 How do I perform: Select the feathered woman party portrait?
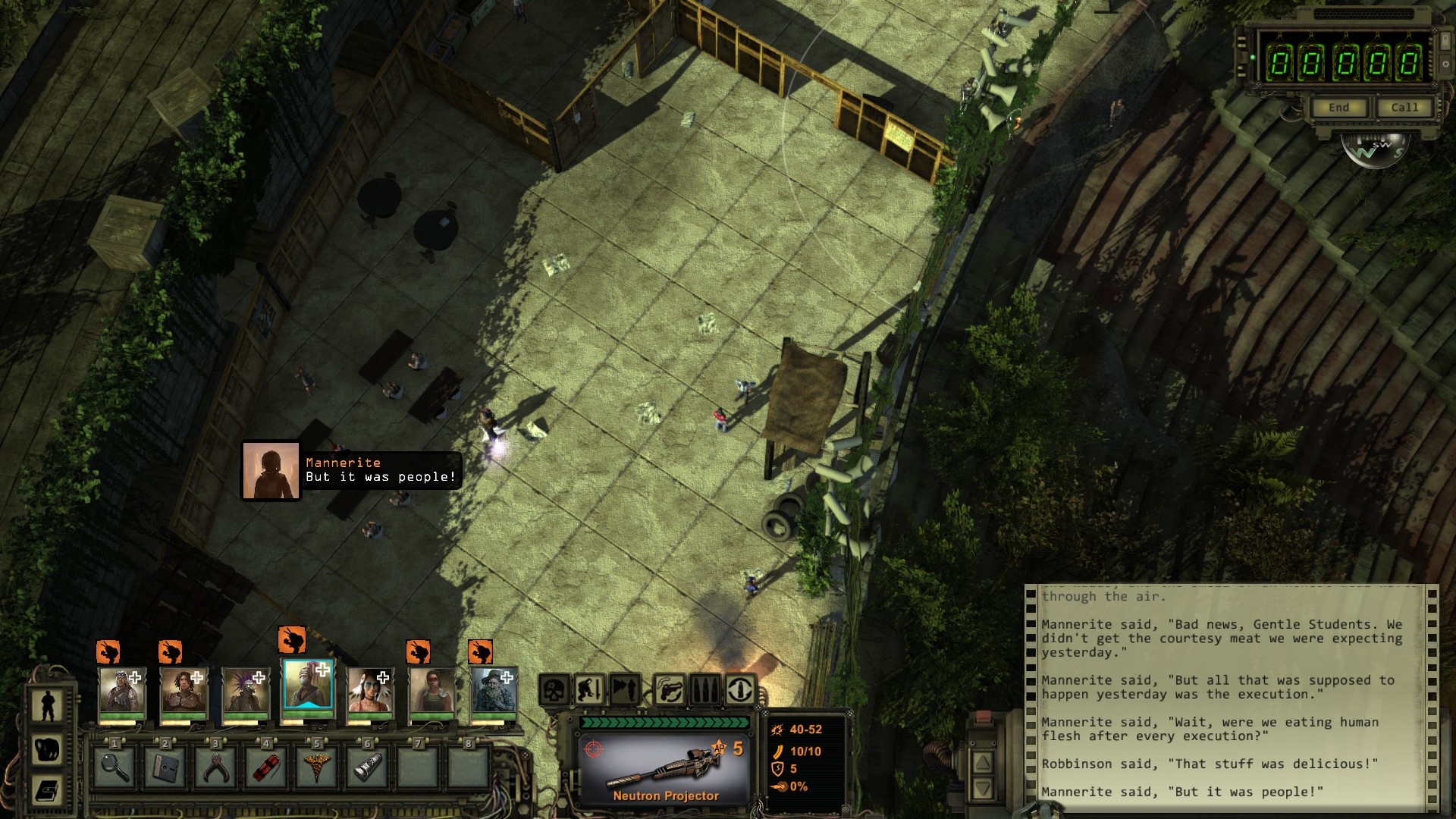369,692
